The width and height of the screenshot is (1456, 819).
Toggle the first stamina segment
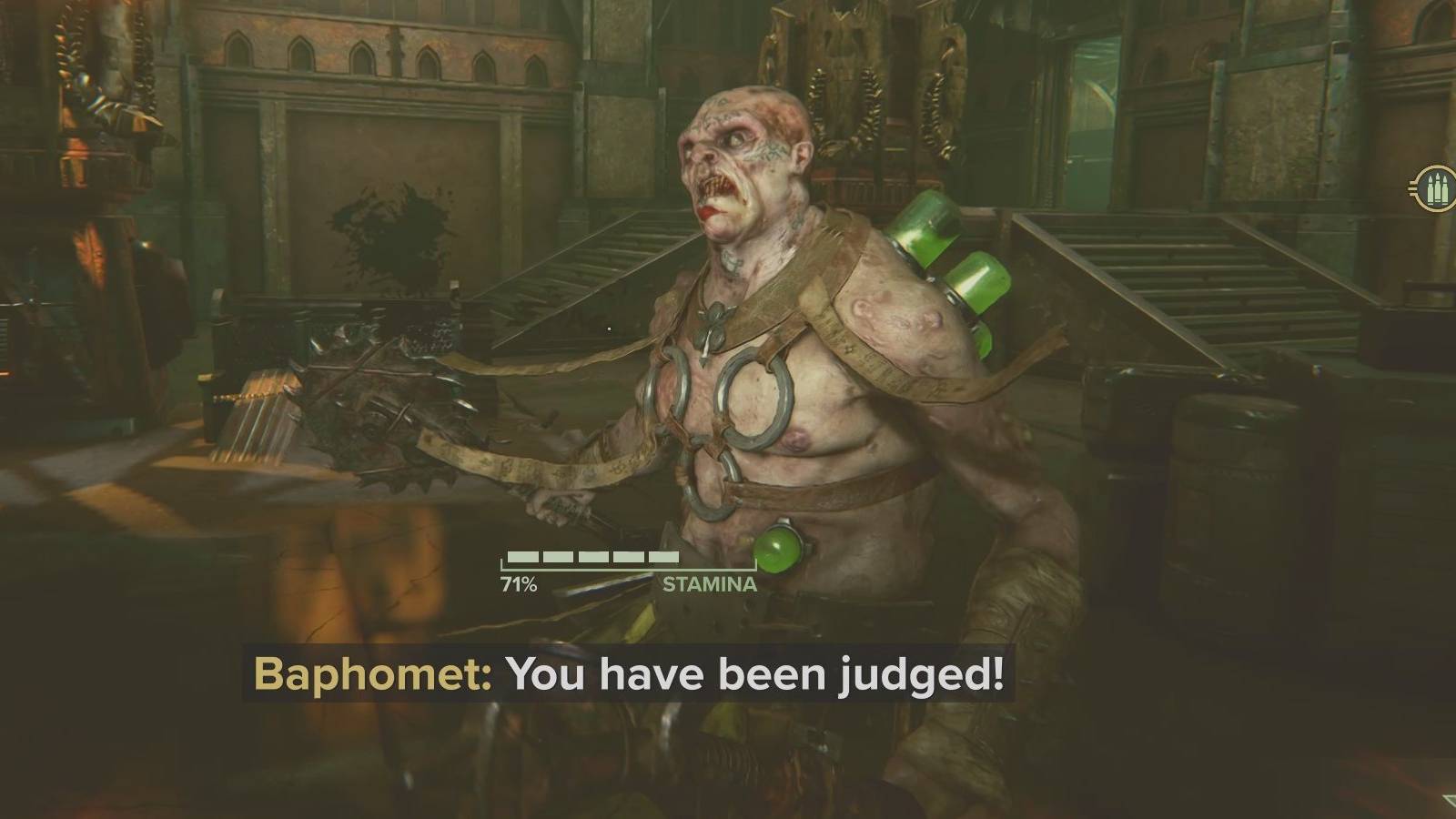[x=523, y=555]
